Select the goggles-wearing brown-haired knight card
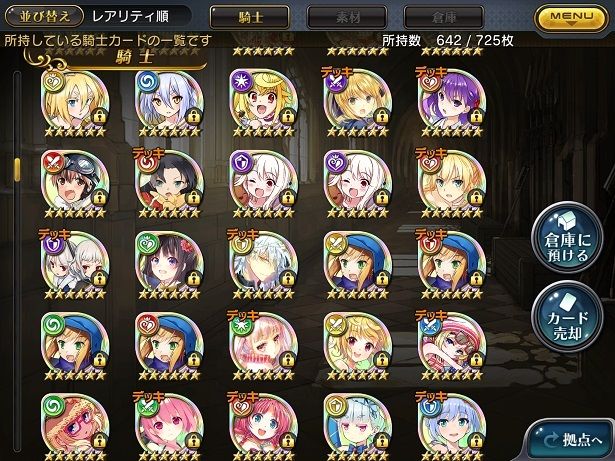The width and height of the screenshot is (615, 461). pos(73,181)
